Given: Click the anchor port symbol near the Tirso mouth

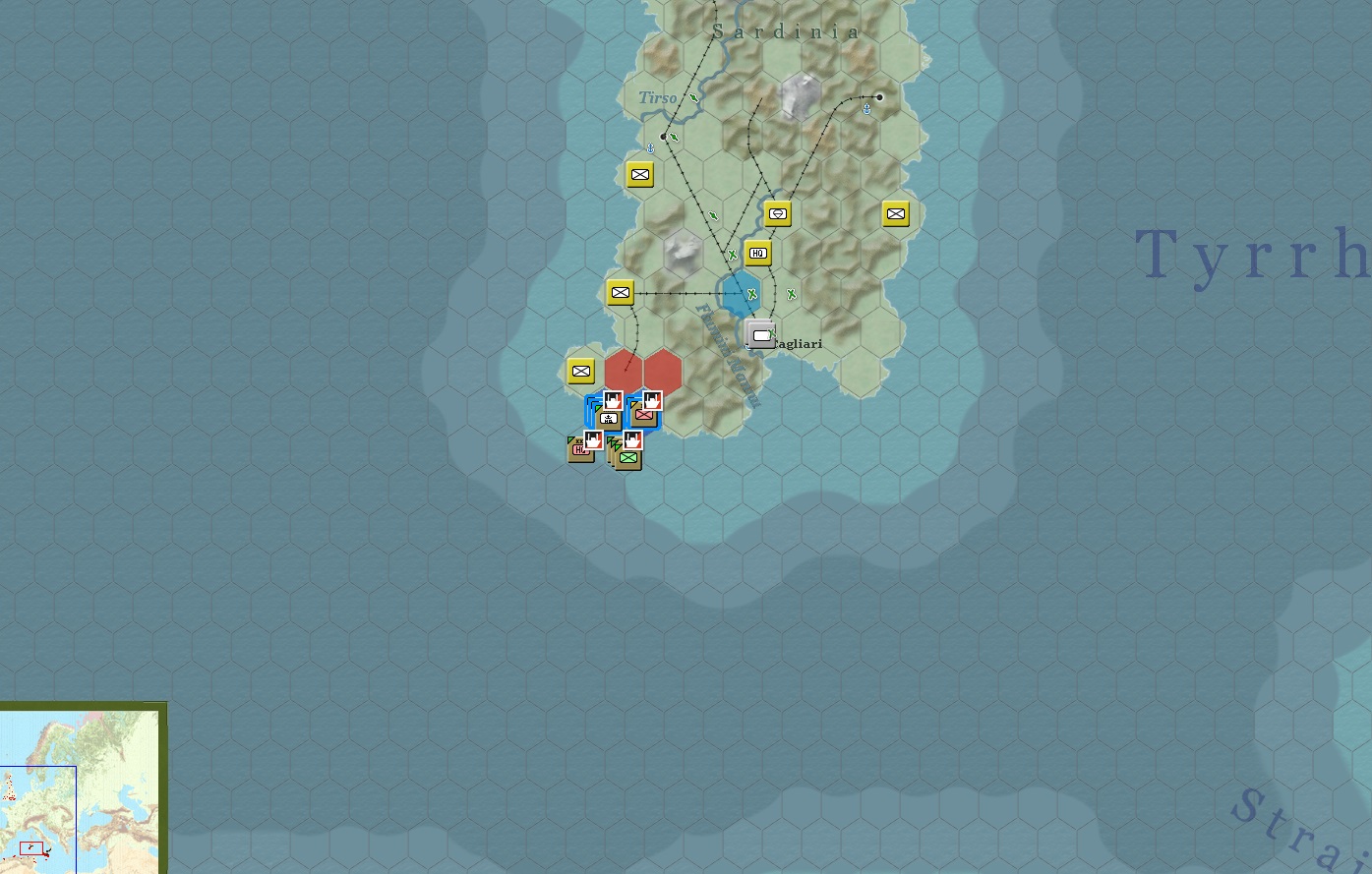Looking at the screenshot, I should pyautogui.click(x=649, y=148).
